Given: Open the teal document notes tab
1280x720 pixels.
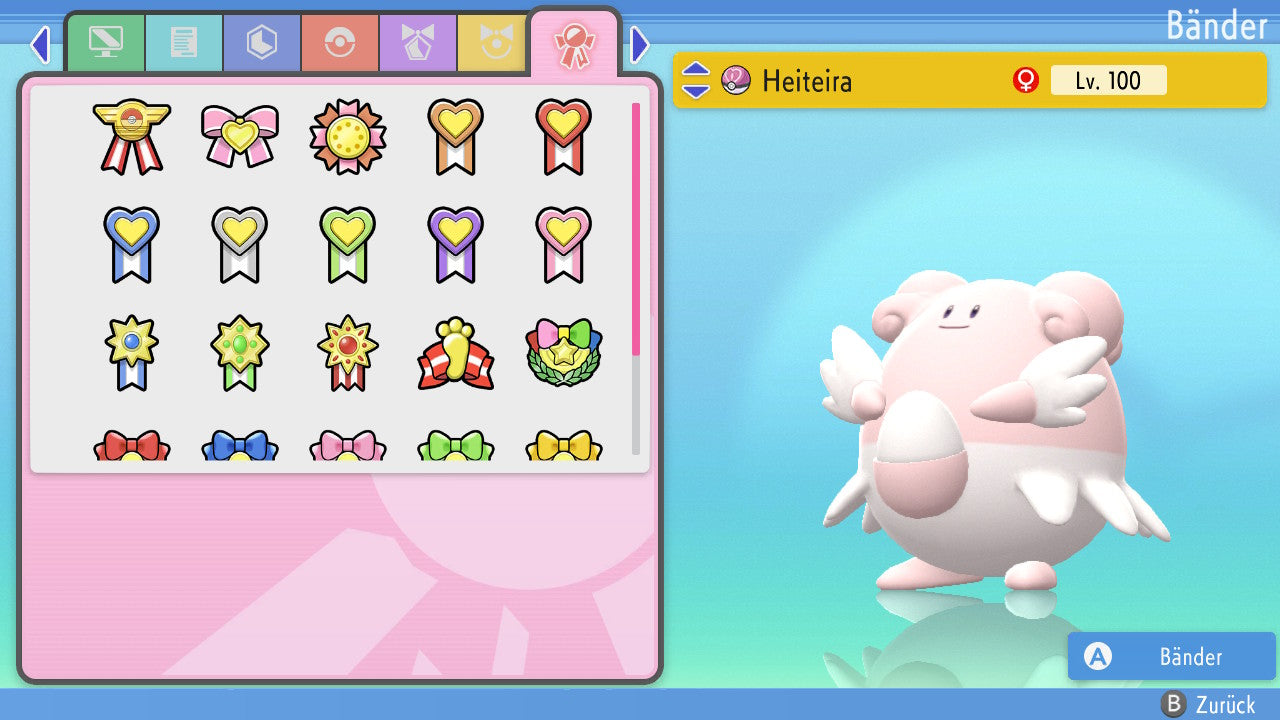Looking at the screenshot, I should coord(184,43).
